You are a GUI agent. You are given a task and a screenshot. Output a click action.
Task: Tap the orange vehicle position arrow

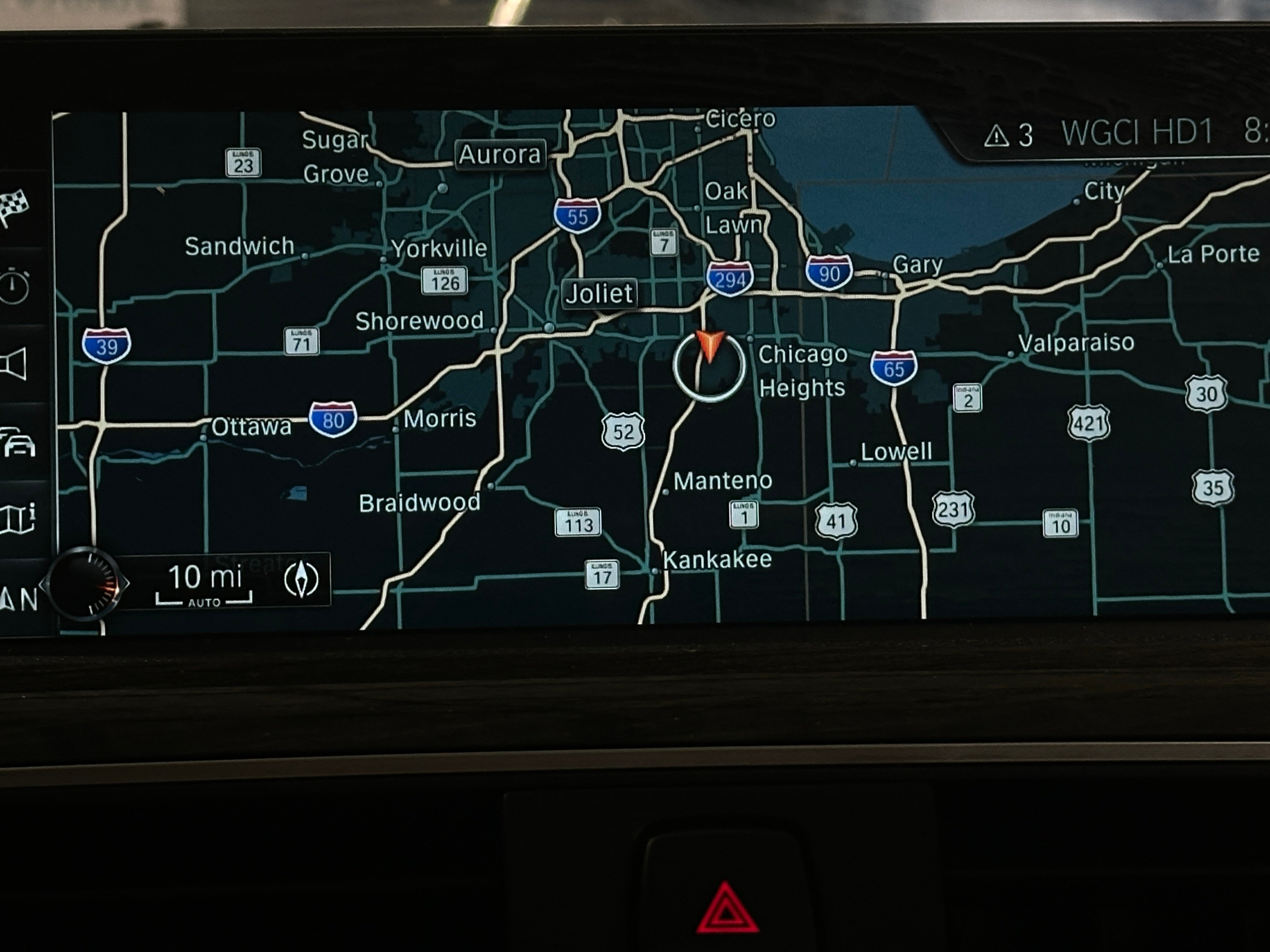point(710,345)
